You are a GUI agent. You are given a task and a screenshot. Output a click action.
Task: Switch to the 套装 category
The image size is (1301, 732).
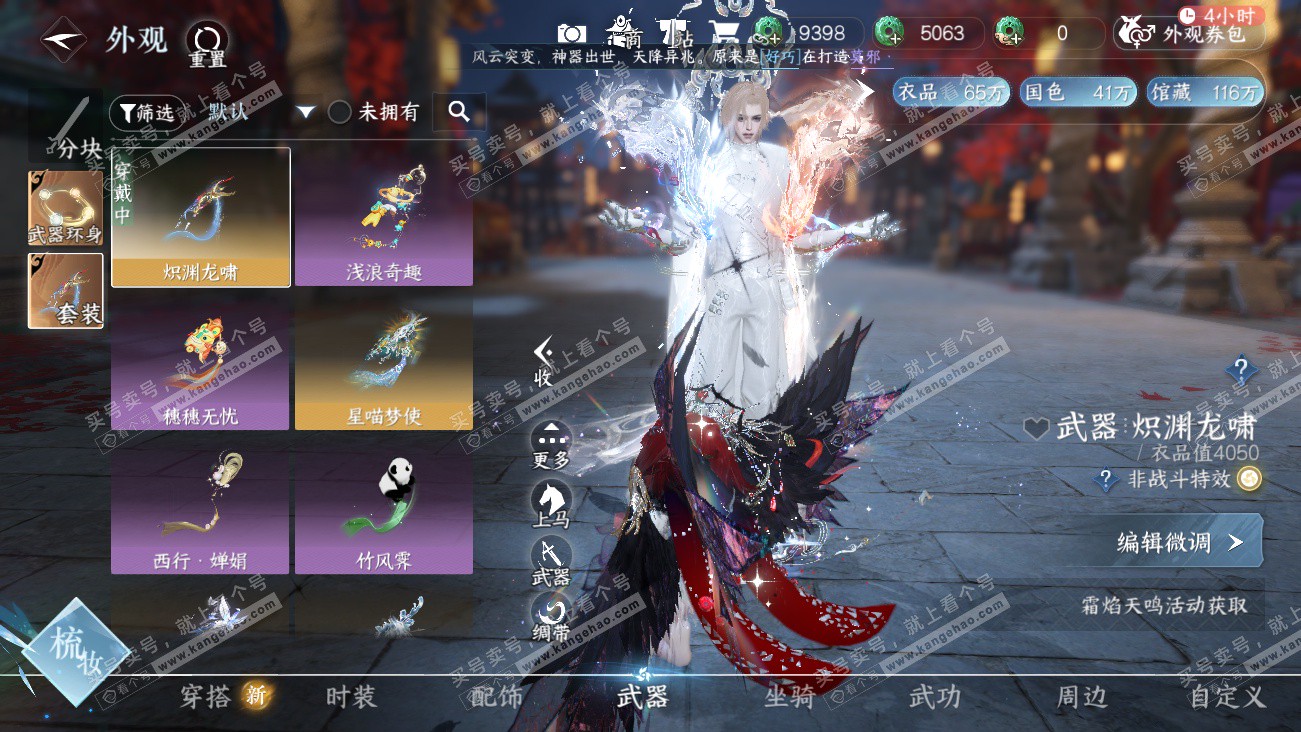click(x=65, y=290)
